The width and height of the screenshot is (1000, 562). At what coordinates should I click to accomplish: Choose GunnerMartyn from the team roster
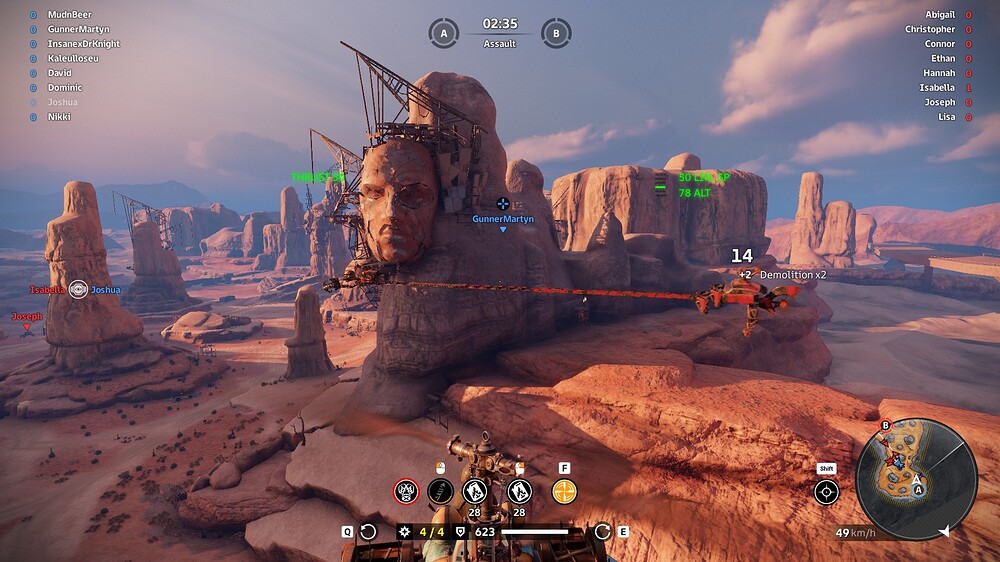pyautogui.click(x=78, y=30)
